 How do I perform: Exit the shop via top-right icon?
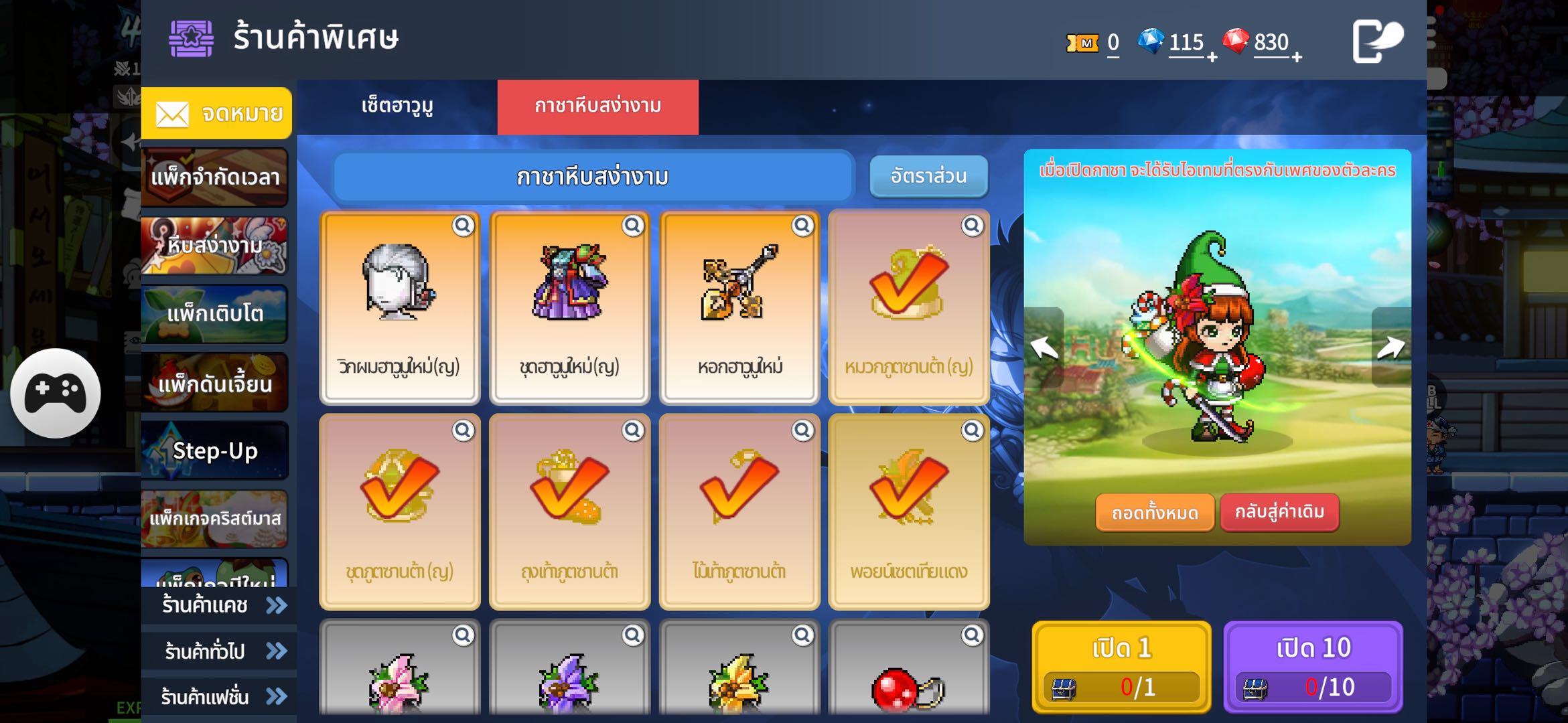(x=1376, y=40)
